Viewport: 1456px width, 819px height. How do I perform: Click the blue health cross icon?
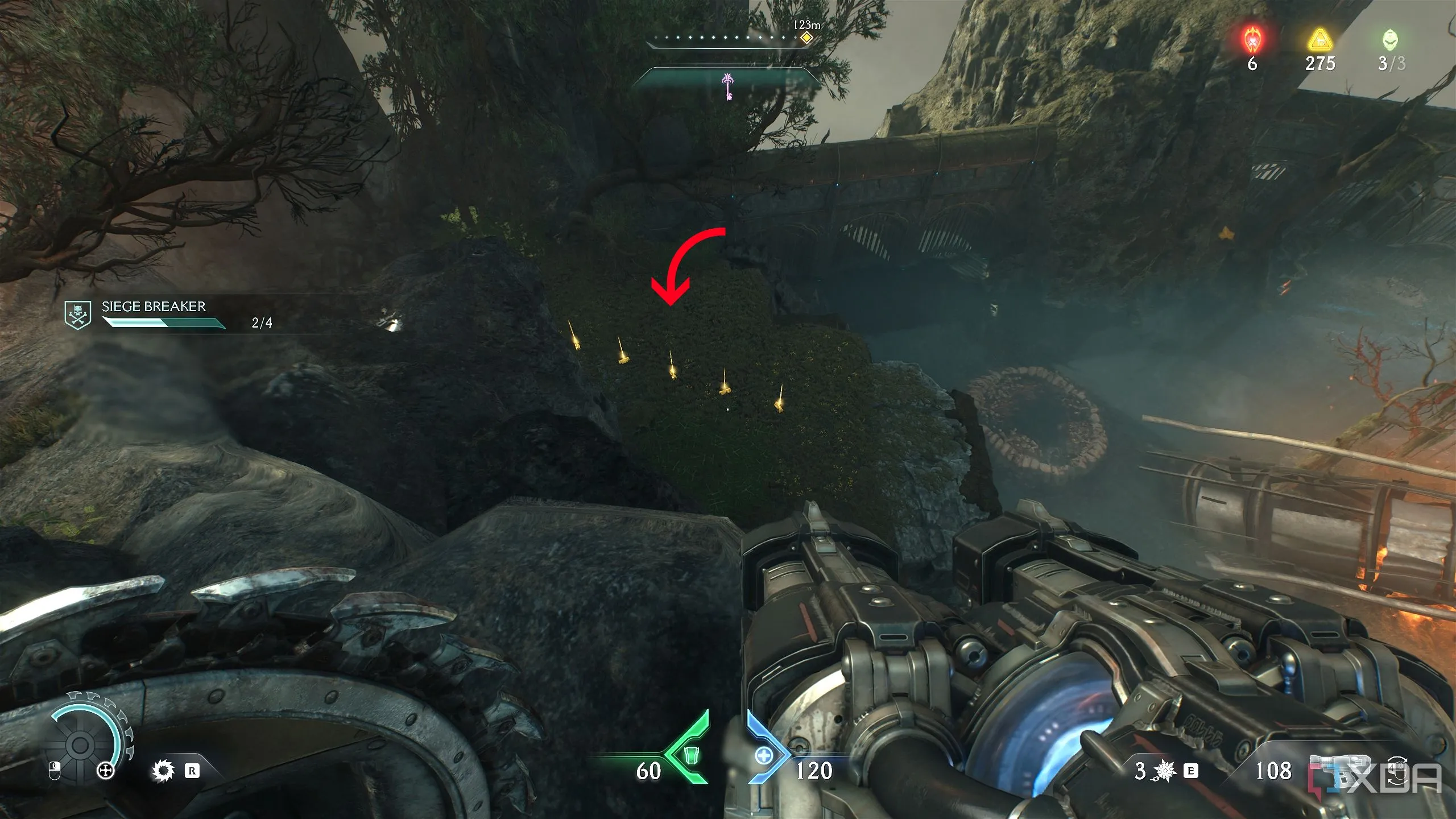point(764,756)
